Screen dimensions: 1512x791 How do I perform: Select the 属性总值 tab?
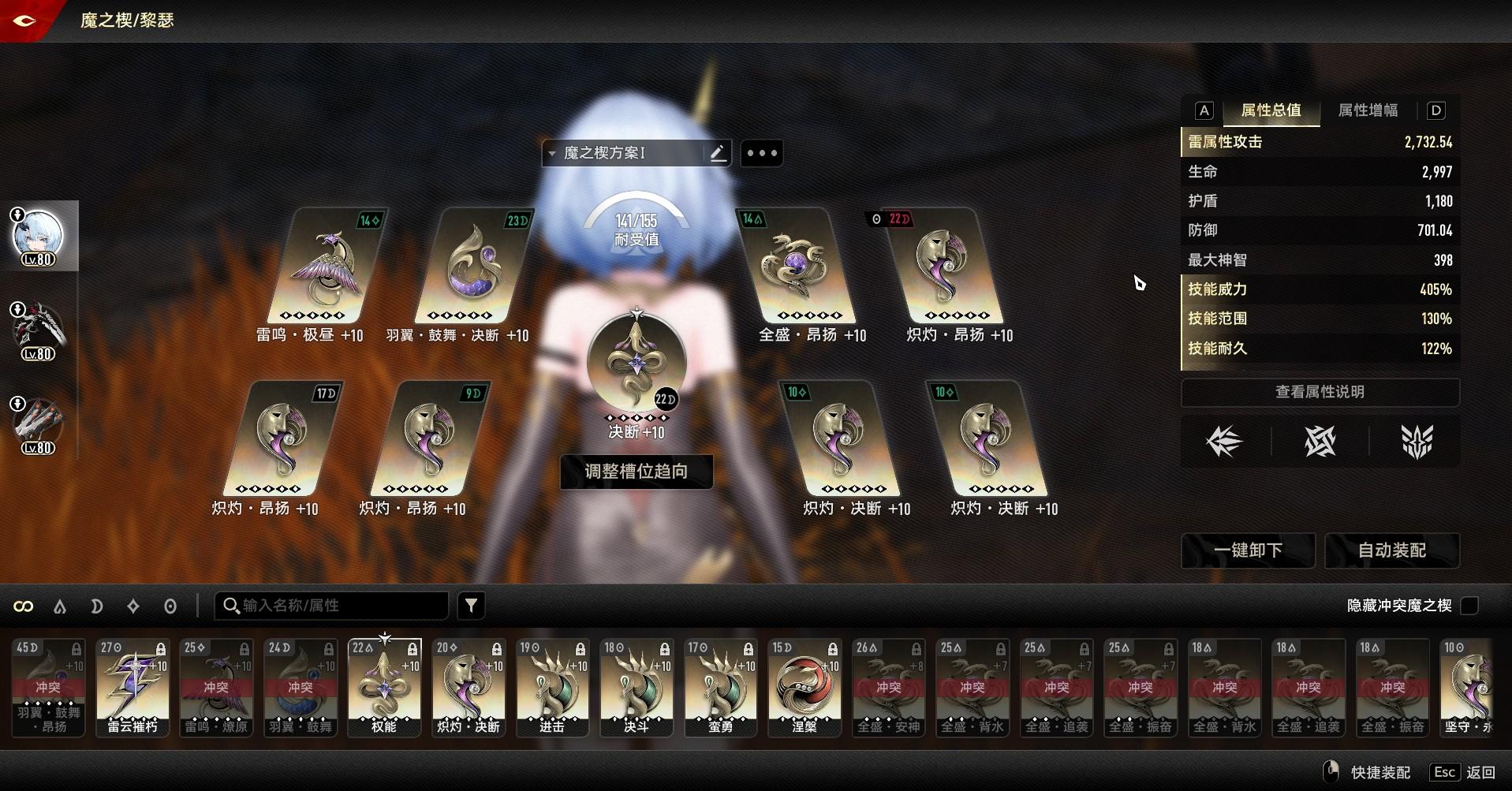point(1271,110)
